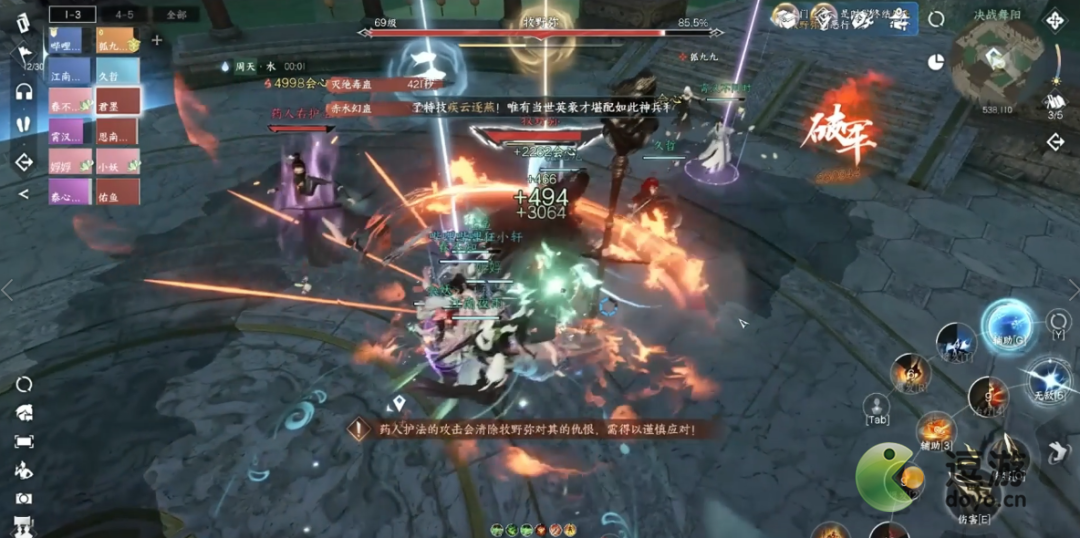This screenshot has width=1080, height=538.
Task: Collapse the left sidebar with the arrow
Action: pos(24,193)
